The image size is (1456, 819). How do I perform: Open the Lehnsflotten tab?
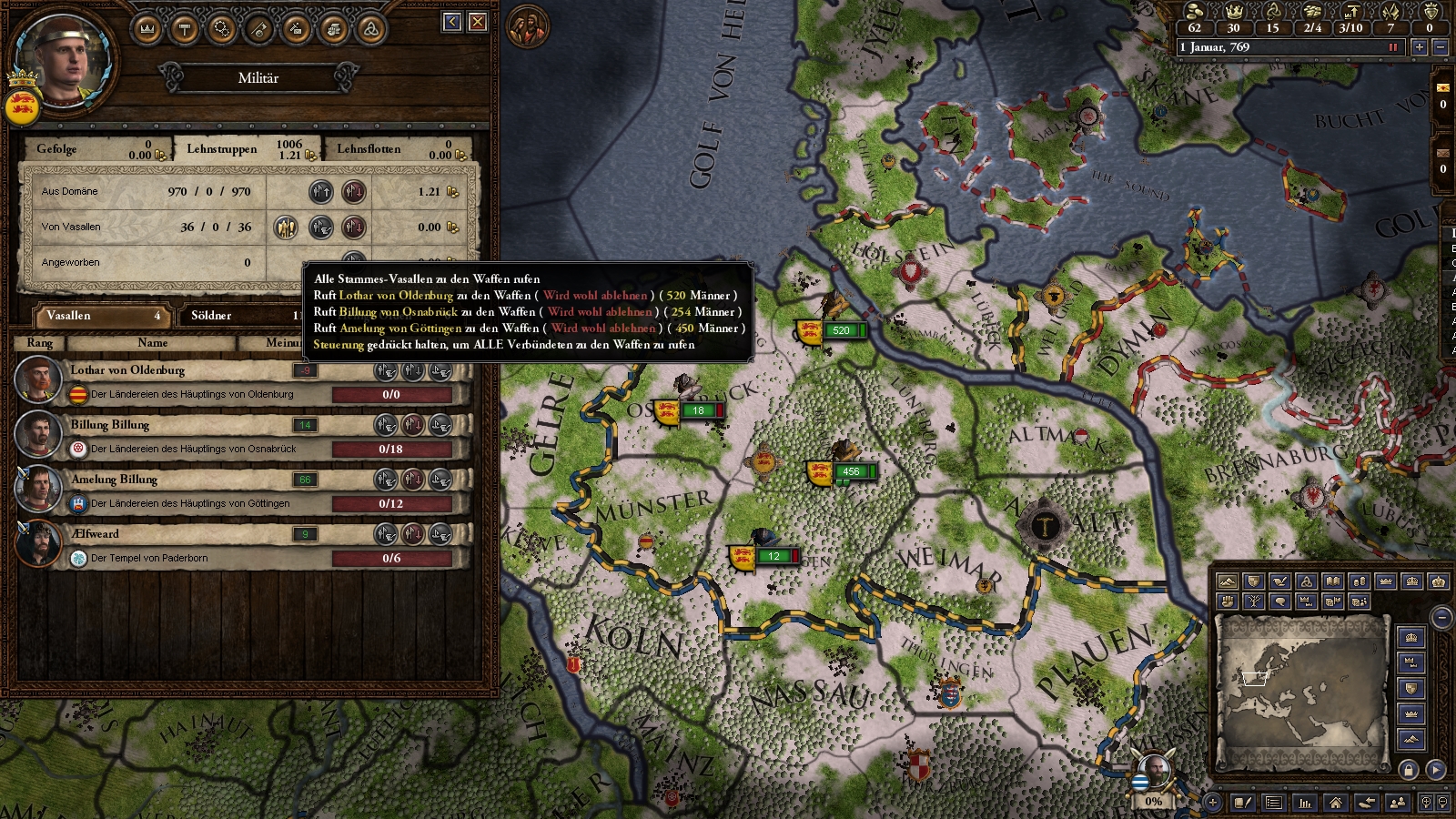click(369, 149)
